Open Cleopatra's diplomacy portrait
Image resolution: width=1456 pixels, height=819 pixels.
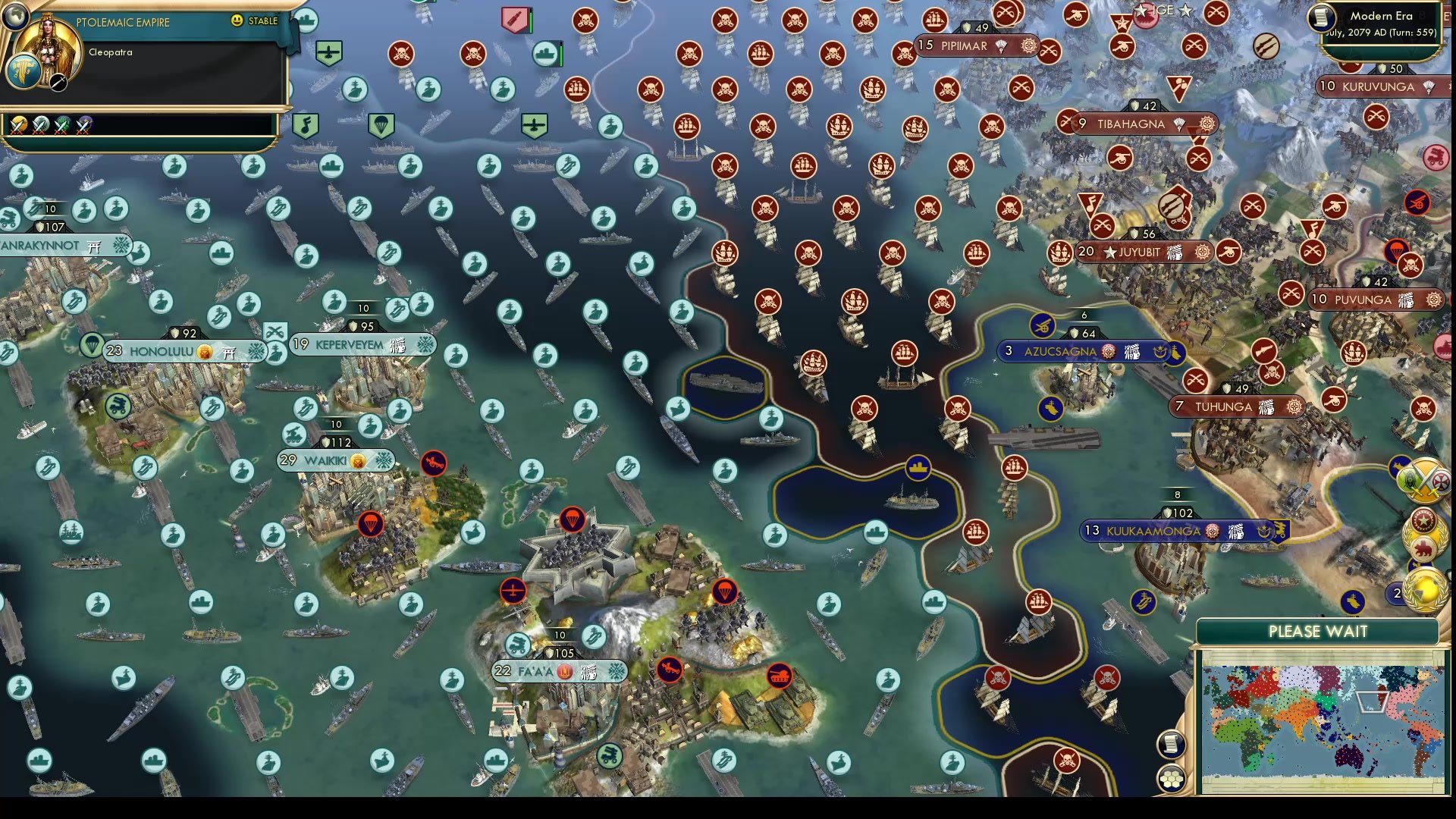(48, 45)
